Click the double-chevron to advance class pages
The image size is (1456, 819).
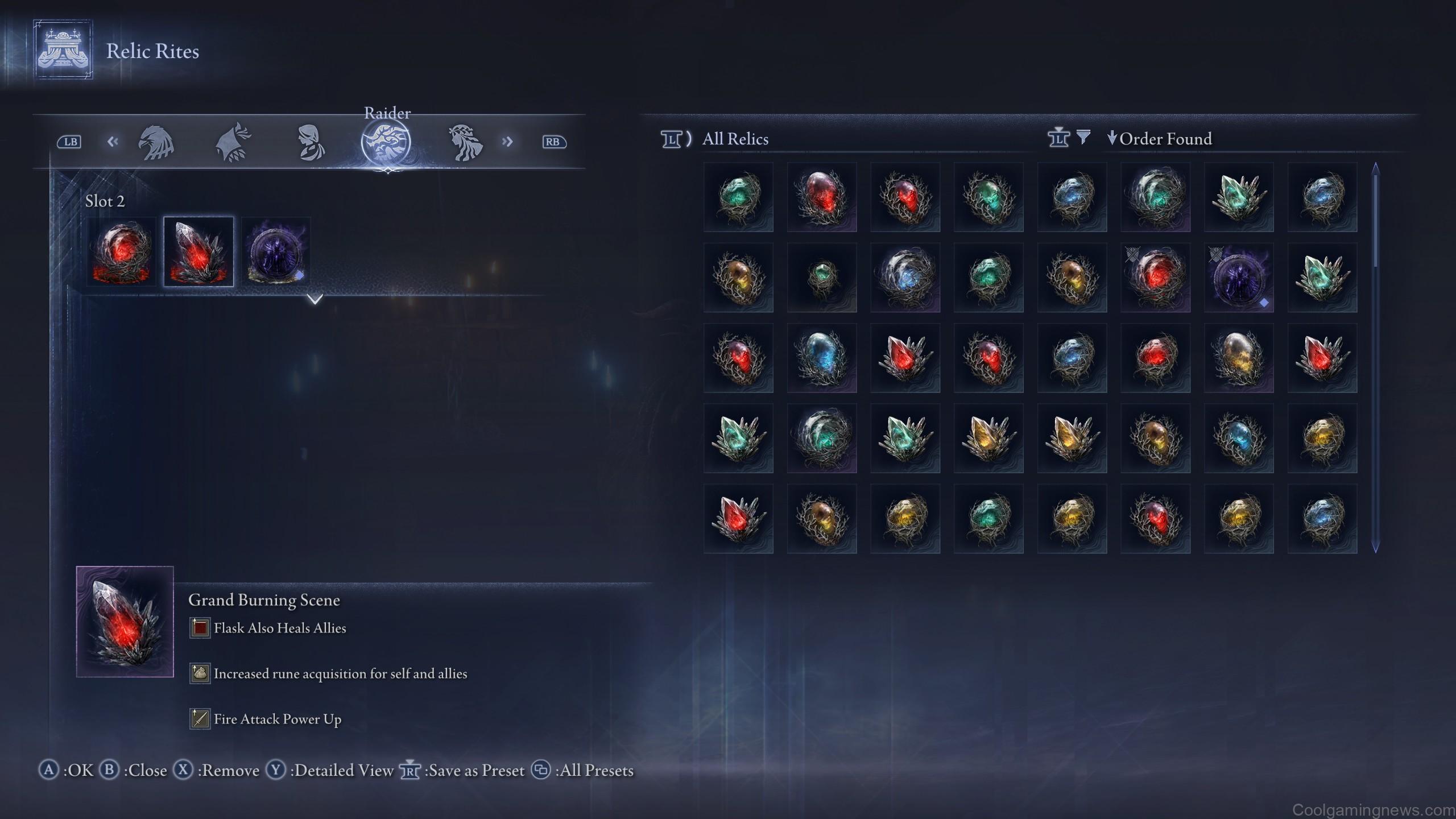pyautogui.click(x=508, y=142)
